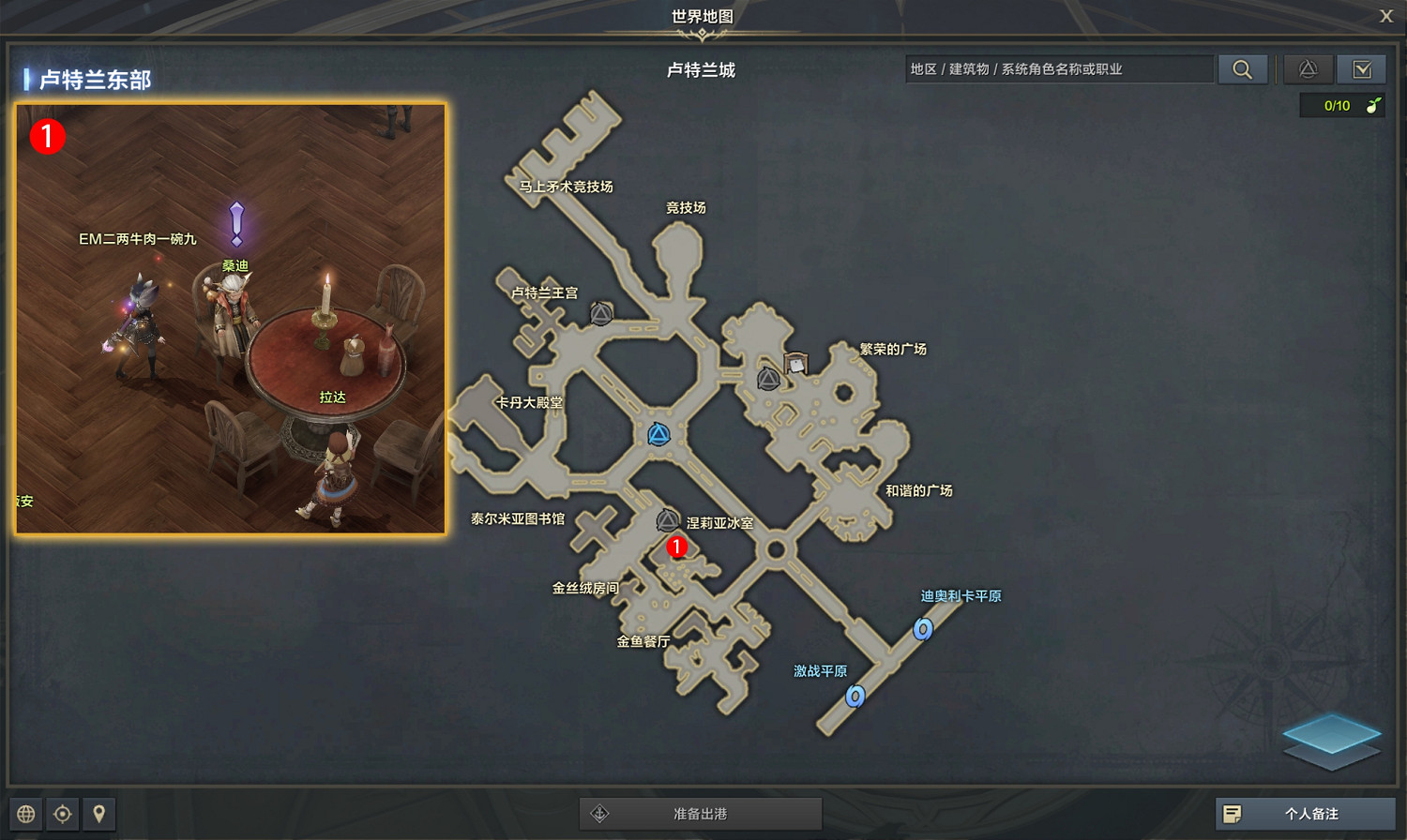Click the triangle monolith icon near 卢特兰王宫
The width and height of the screenshot is (1407, 840).
[600, 313]
